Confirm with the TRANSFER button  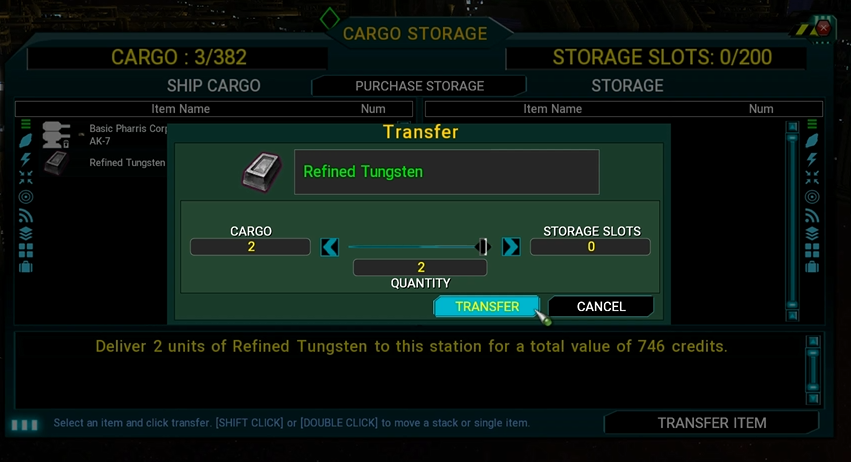pyautogui.click(x=487, y=306)
